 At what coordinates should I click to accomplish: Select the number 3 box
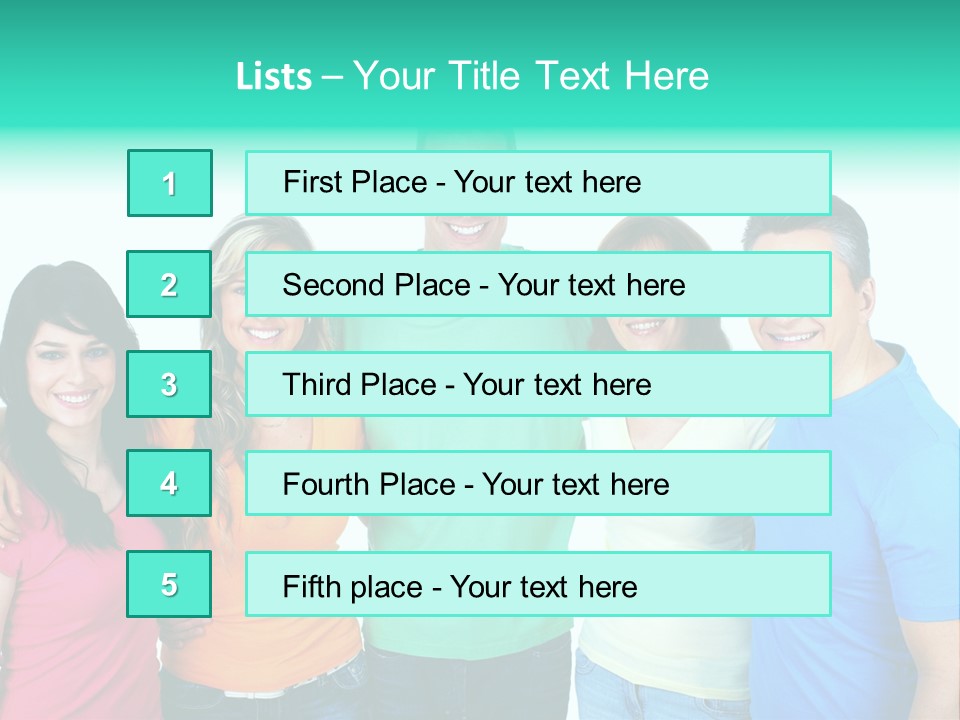tap(169, 384)
